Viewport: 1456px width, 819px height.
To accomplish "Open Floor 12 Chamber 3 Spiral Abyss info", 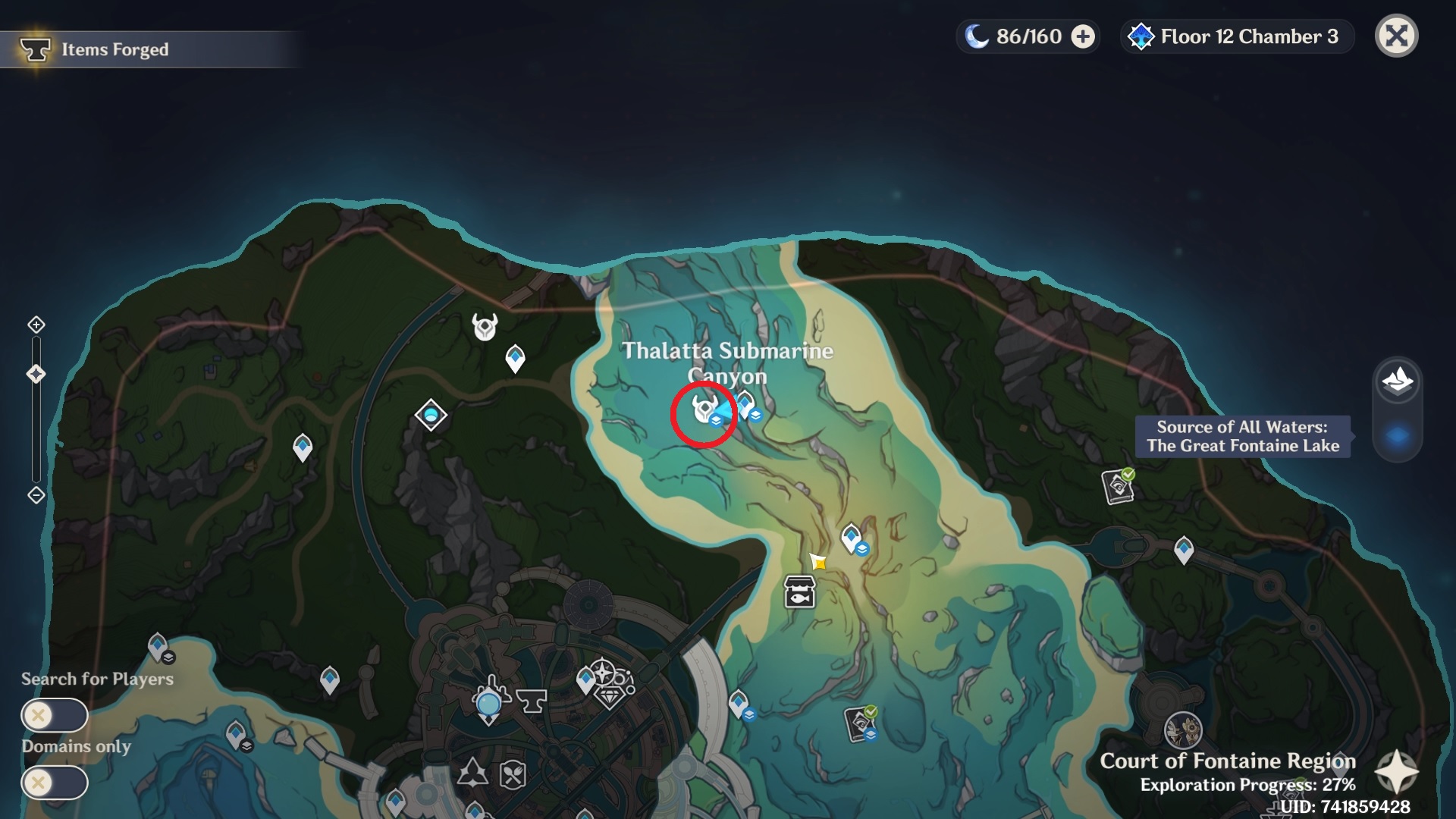I will tap(1236, 36).
